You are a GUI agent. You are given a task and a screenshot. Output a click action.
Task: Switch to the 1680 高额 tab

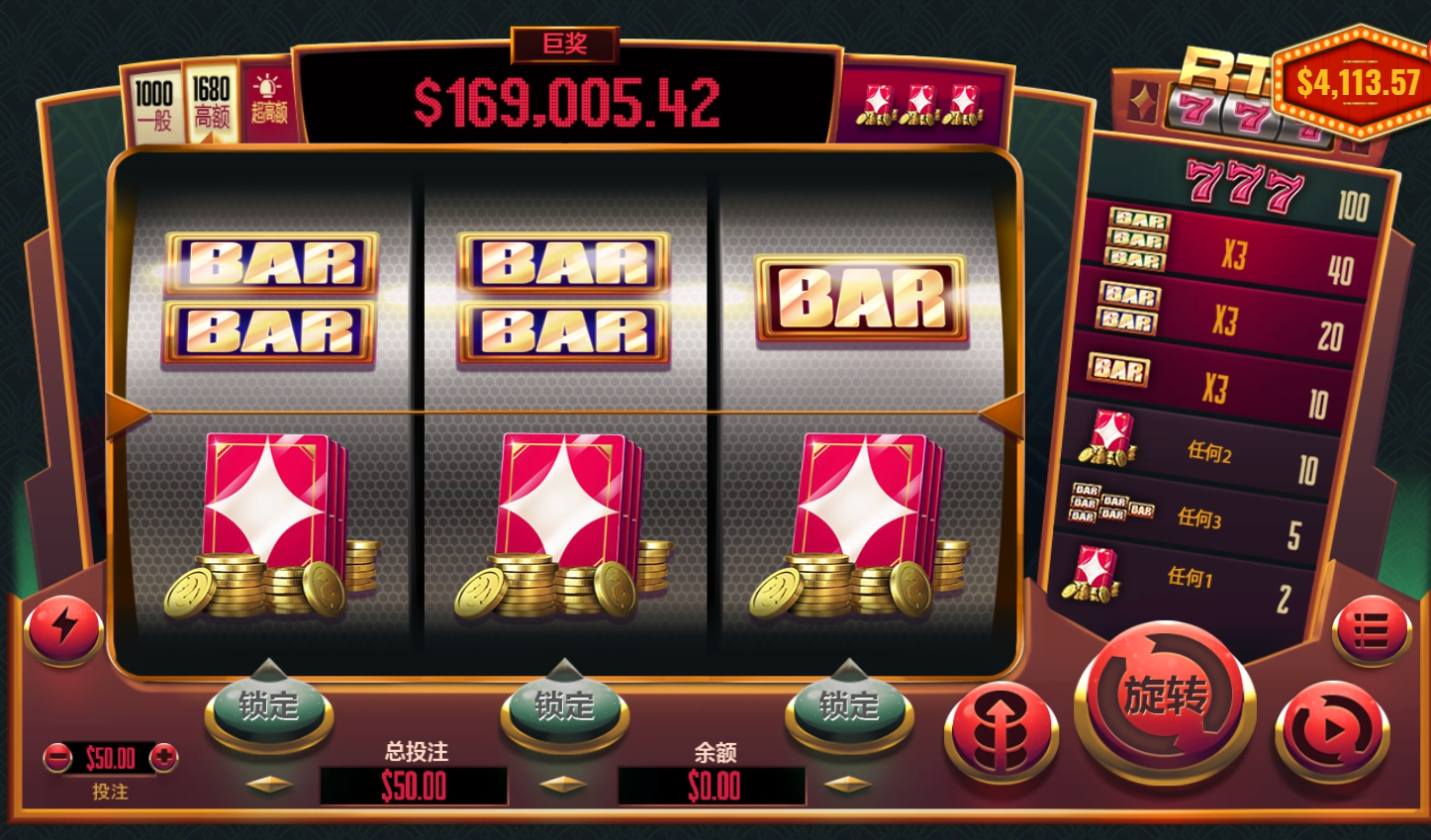211,103
